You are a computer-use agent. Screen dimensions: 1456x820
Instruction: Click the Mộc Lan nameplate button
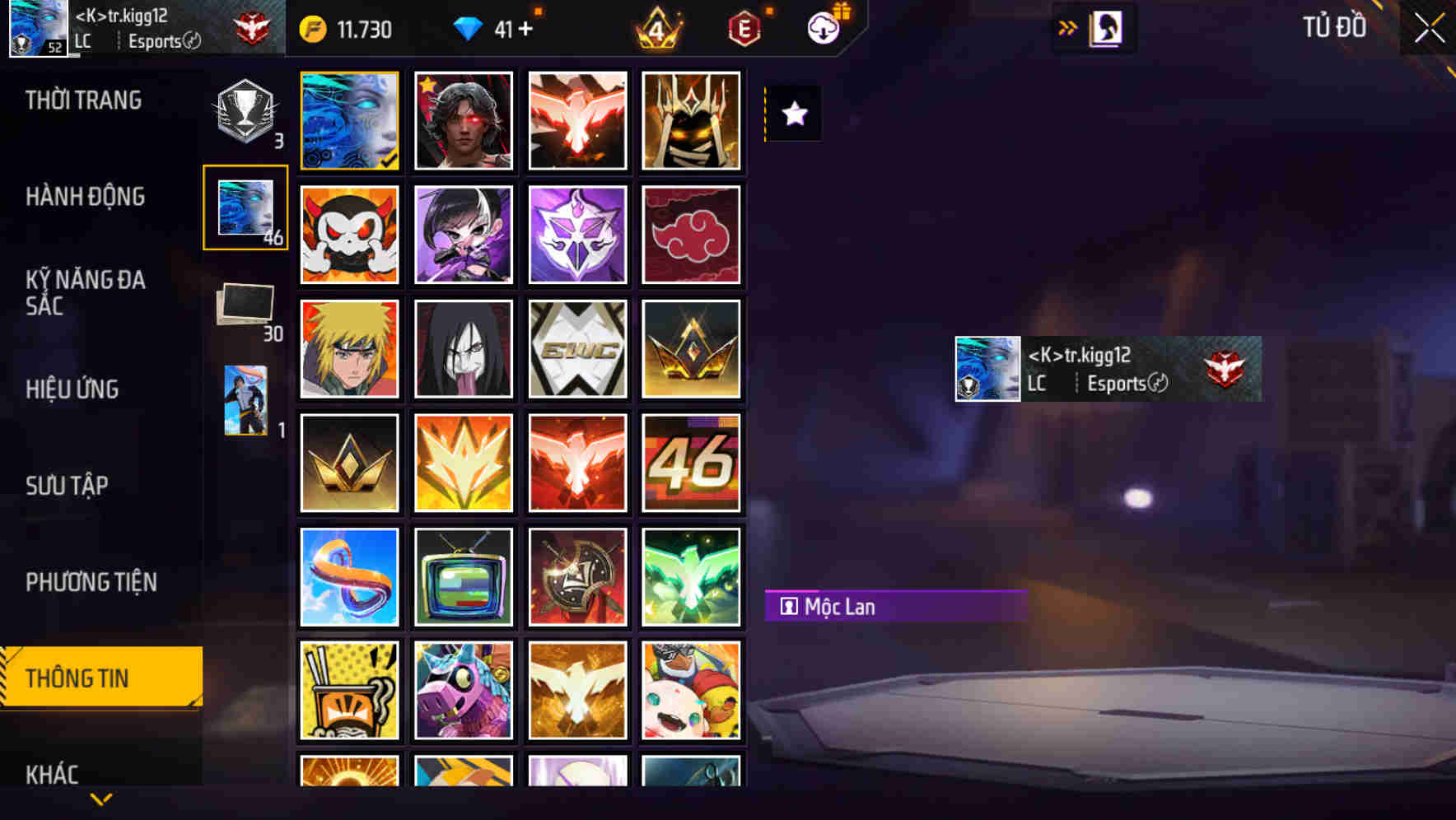tap(895, 607)
